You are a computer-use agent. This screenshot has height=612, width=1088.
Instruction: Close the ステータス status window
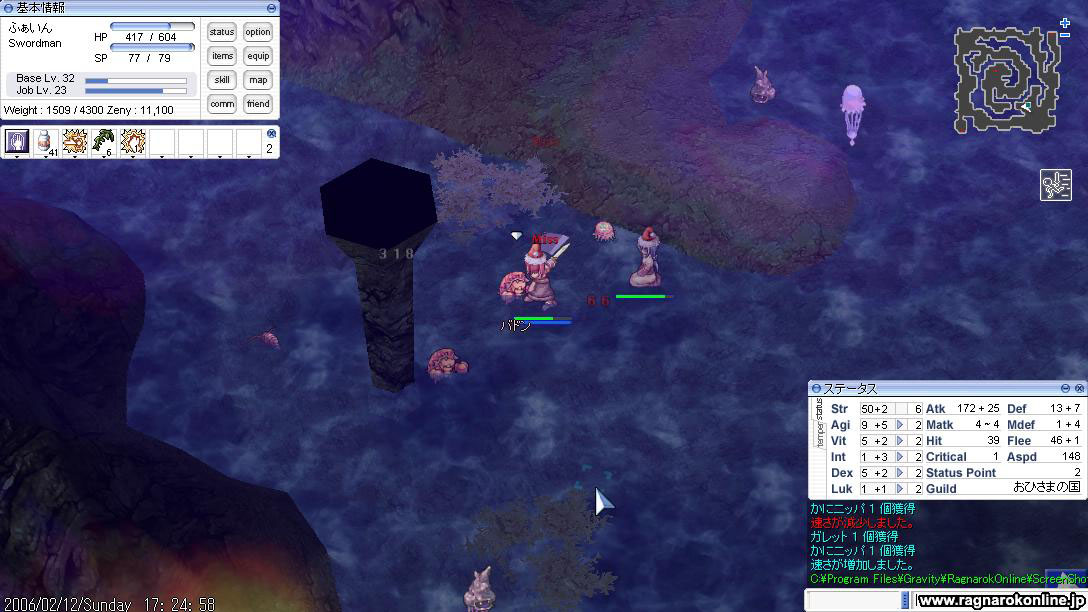click(1079, 388)
